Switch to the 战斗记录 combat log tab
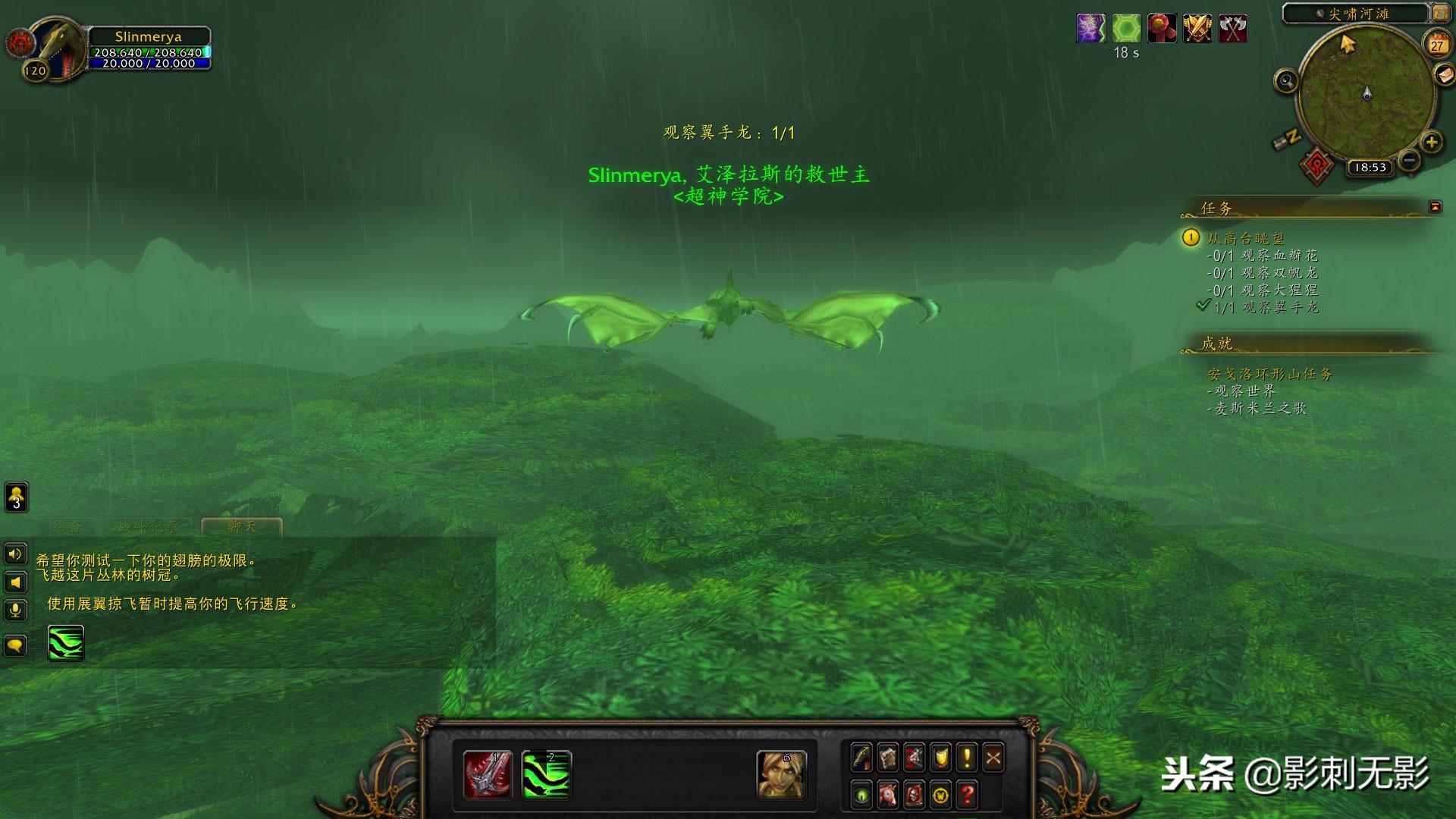 coord(149,526)
